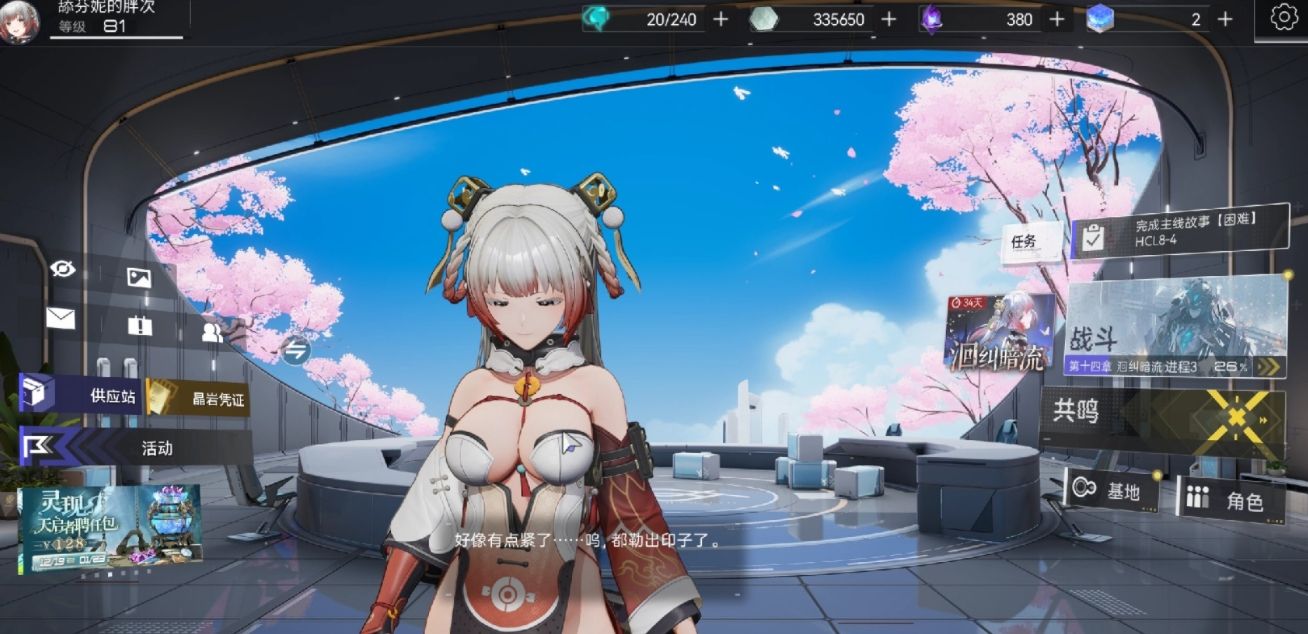1308x634 pixels.
Task: Add purple crystals with the 380 plus button
Action: click(x=1056, y=19)
